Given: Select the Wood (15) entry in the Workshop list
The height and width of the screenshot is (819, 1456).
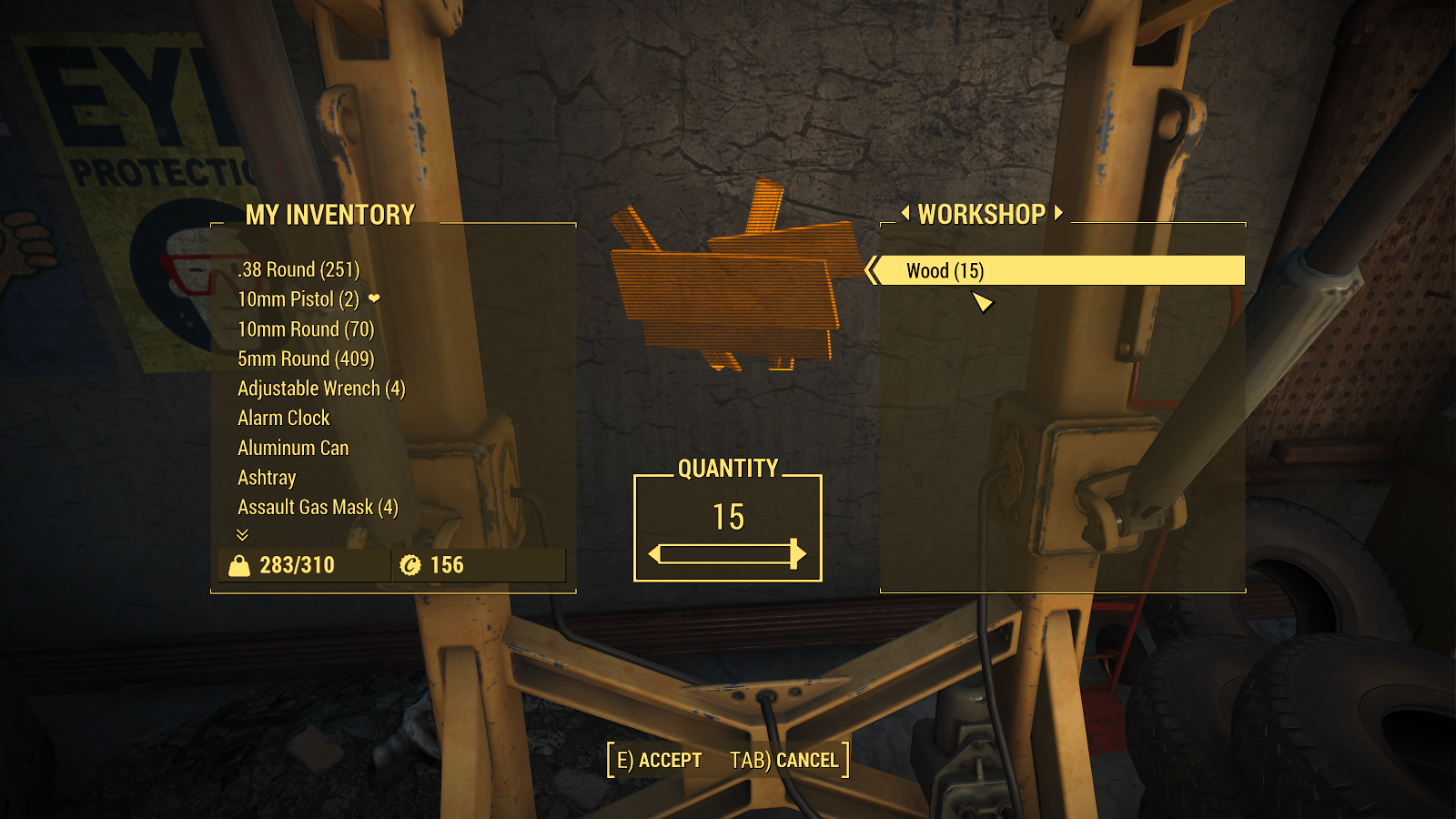Looking at the screenshot, I should pos(1001,269).
